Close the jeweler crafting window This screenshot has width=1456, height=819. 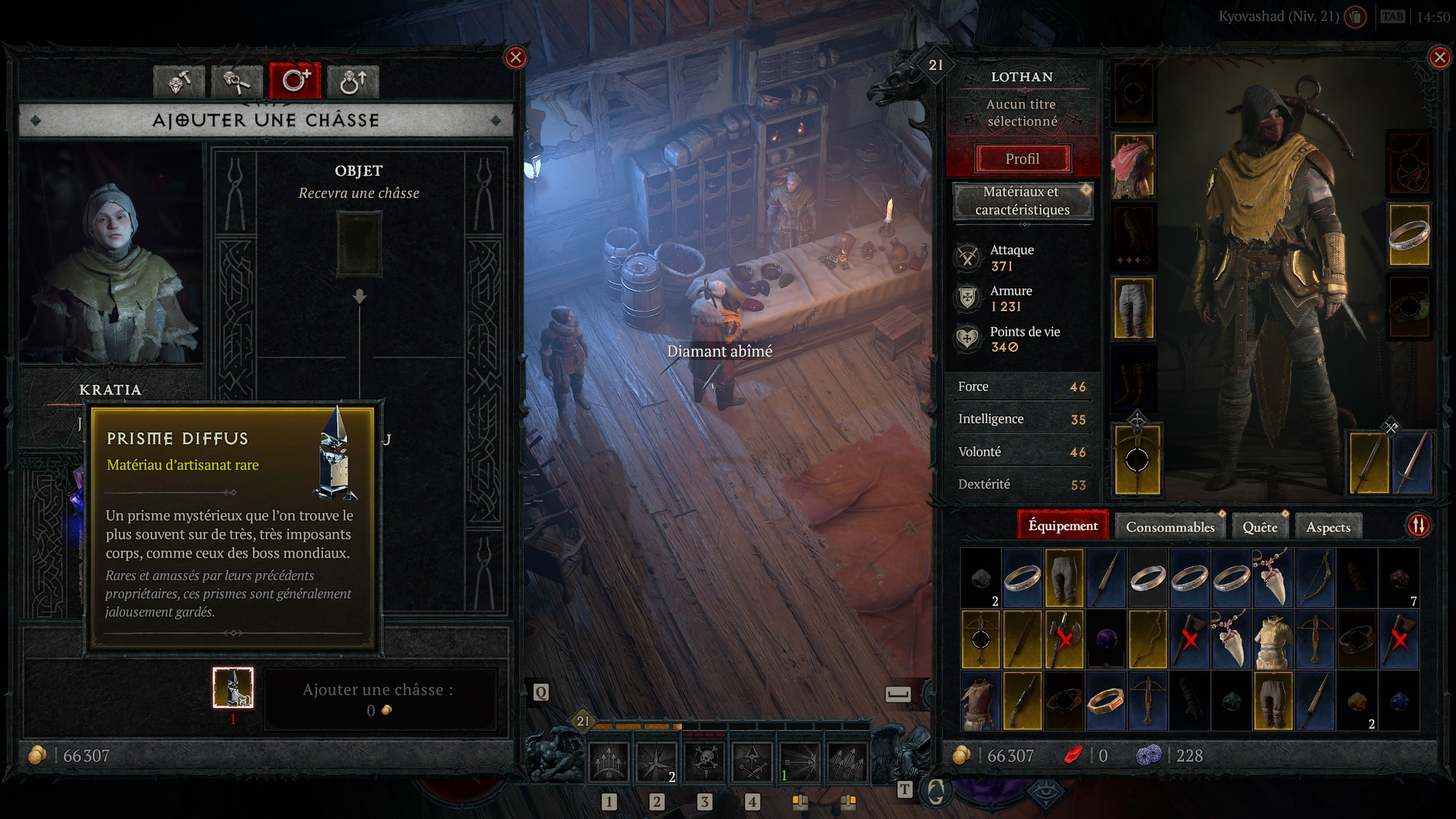click(516, 57)
